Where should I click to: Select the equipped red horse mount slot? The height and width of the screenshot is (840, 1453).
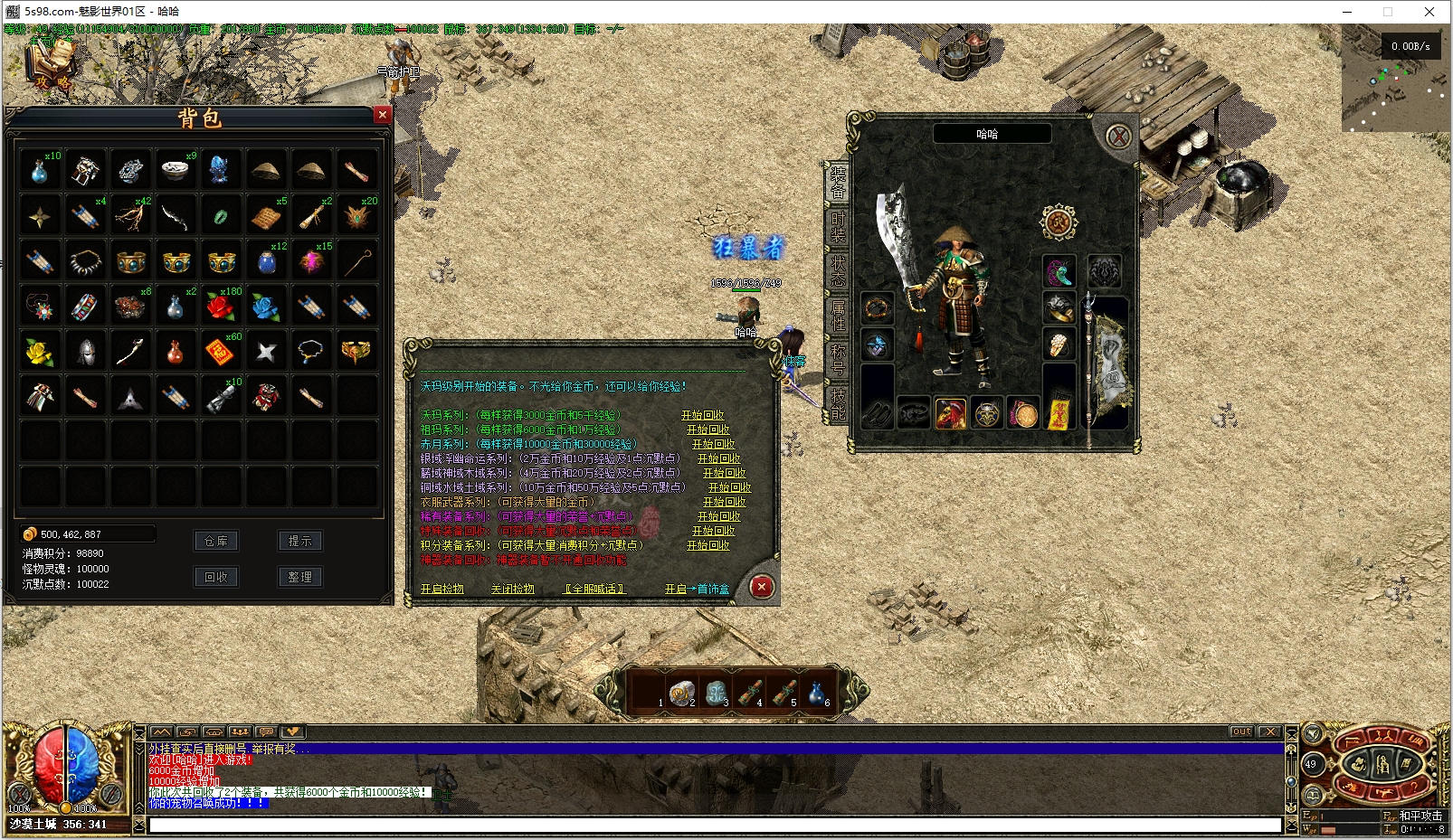click(x=950, y=415)
